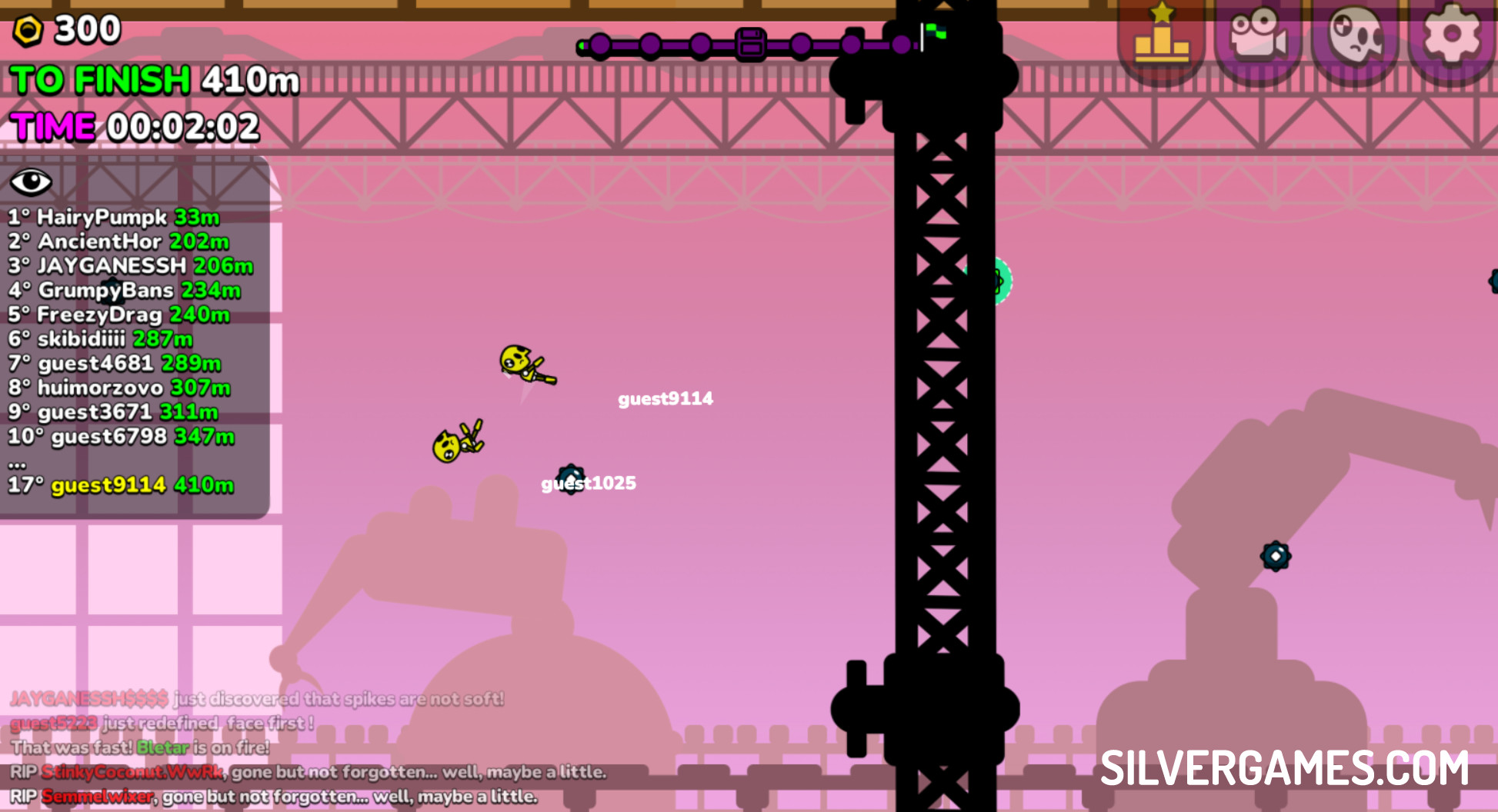
Task: Click the checkpoint save marker on progress track
Action: (x=750, y=44)
